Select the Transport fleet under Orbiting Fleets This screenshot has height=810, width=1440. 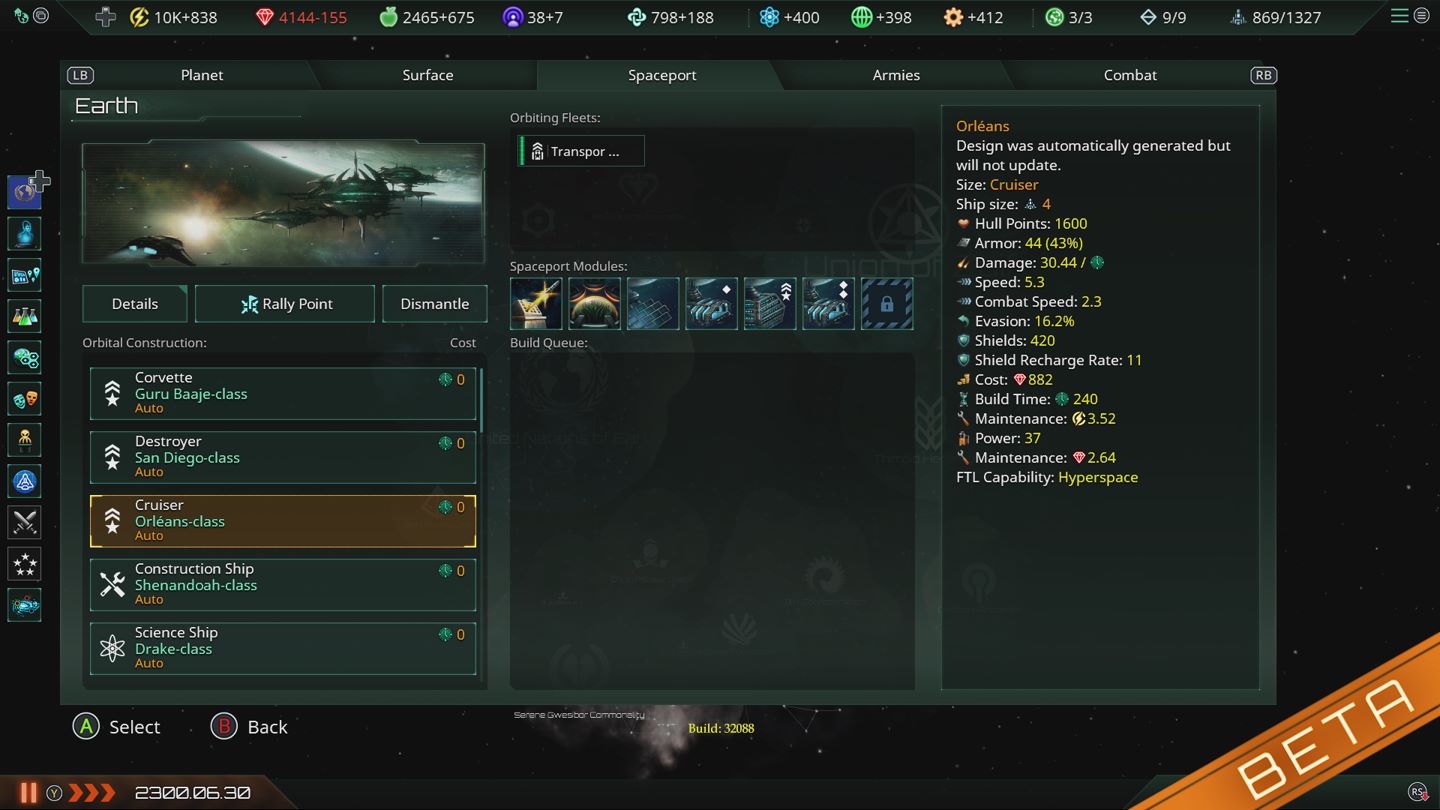[x=580, y=150]
